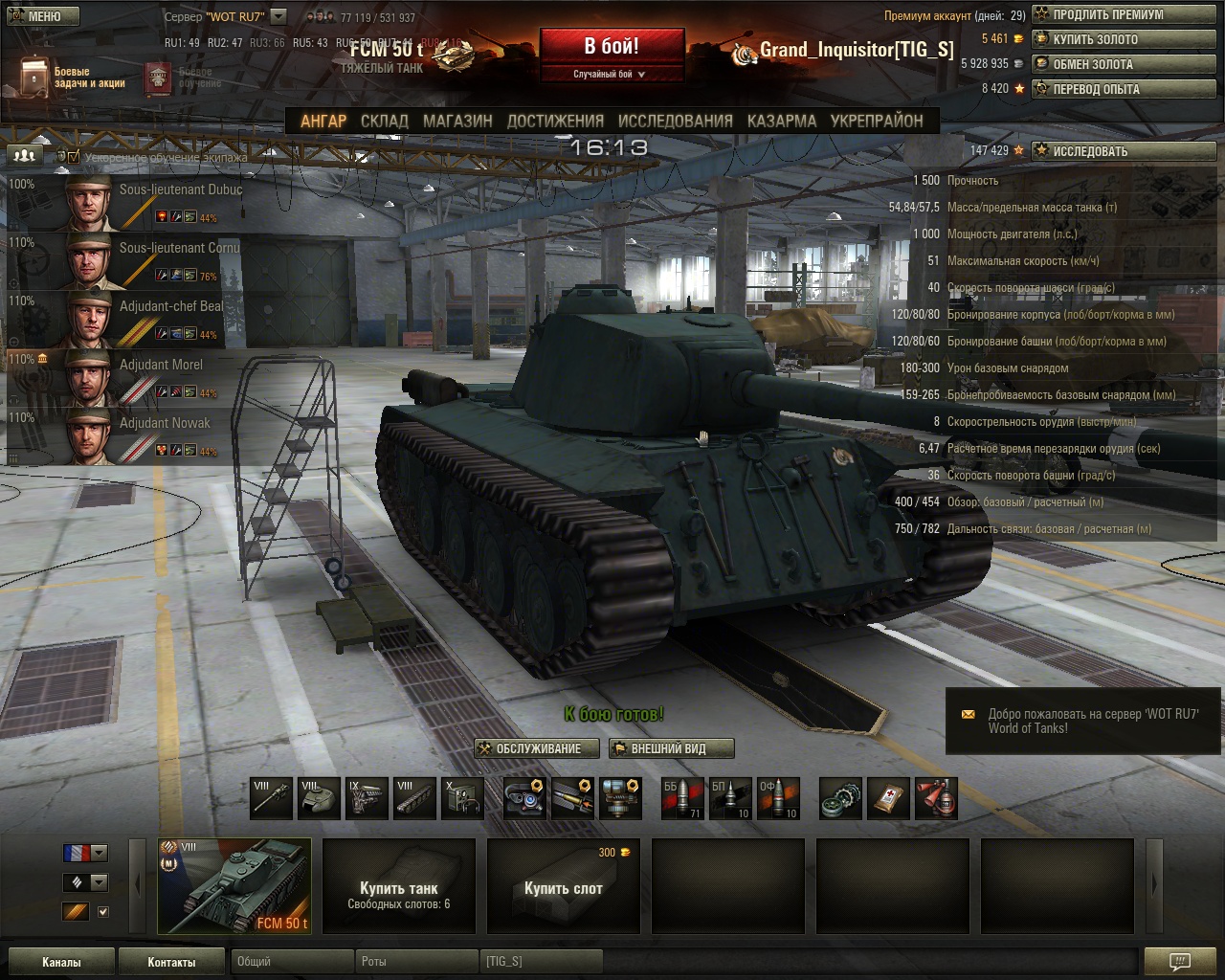Open the КАЗАРМА barracks tab

click(781, 122)
